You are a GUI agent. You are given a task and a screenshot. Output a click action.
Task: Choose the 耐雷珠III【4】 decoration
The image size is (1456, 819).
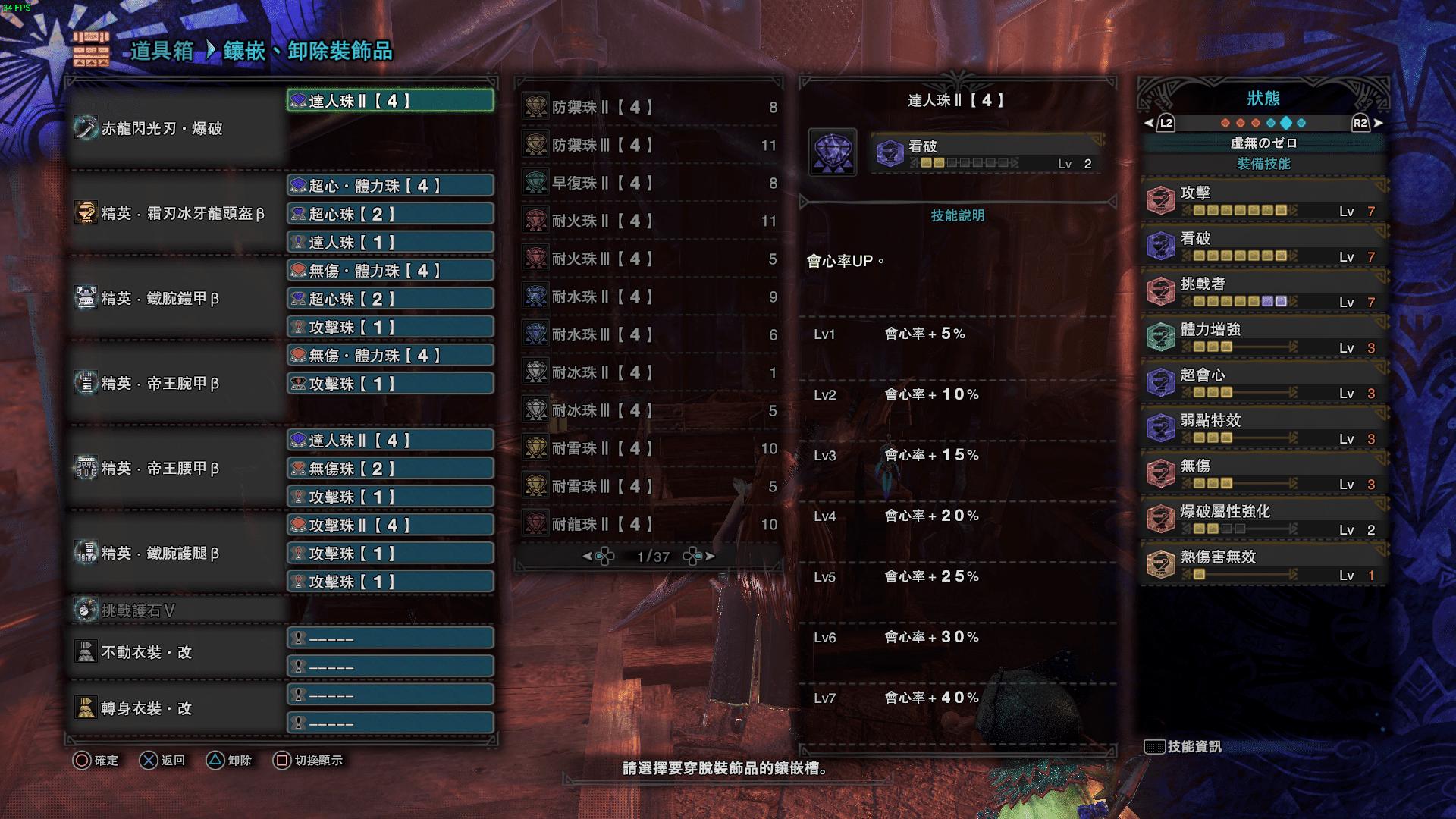pos(649,486)
